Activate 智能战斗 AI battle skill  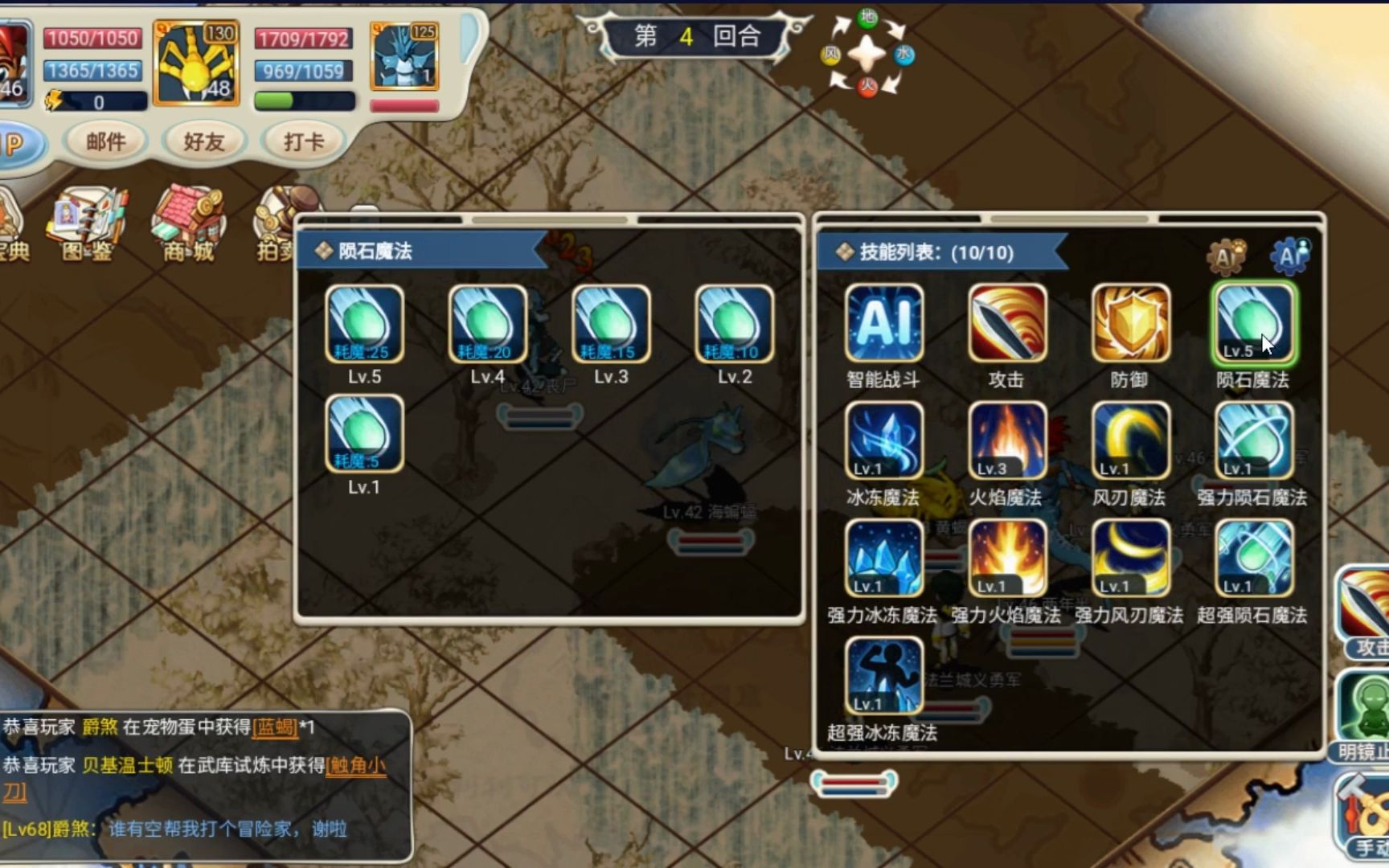pos(883,323)
